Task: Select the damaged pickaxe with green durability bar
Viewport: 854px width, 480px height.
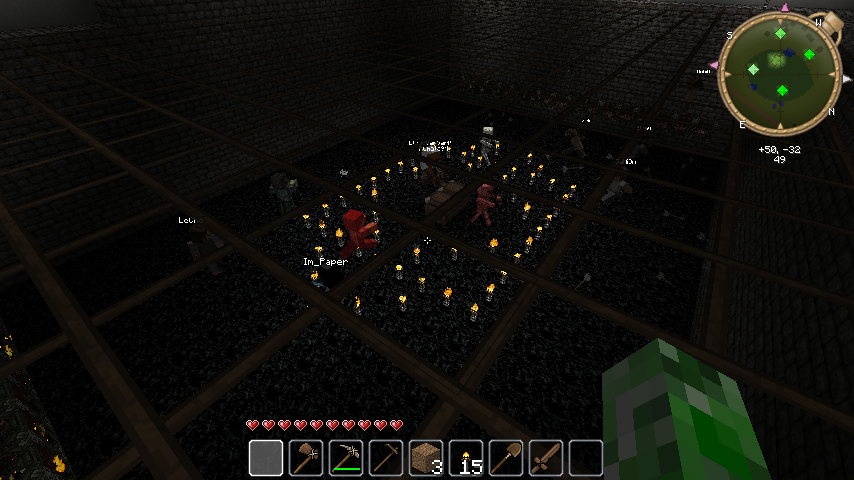Action: tap(345, 458)
